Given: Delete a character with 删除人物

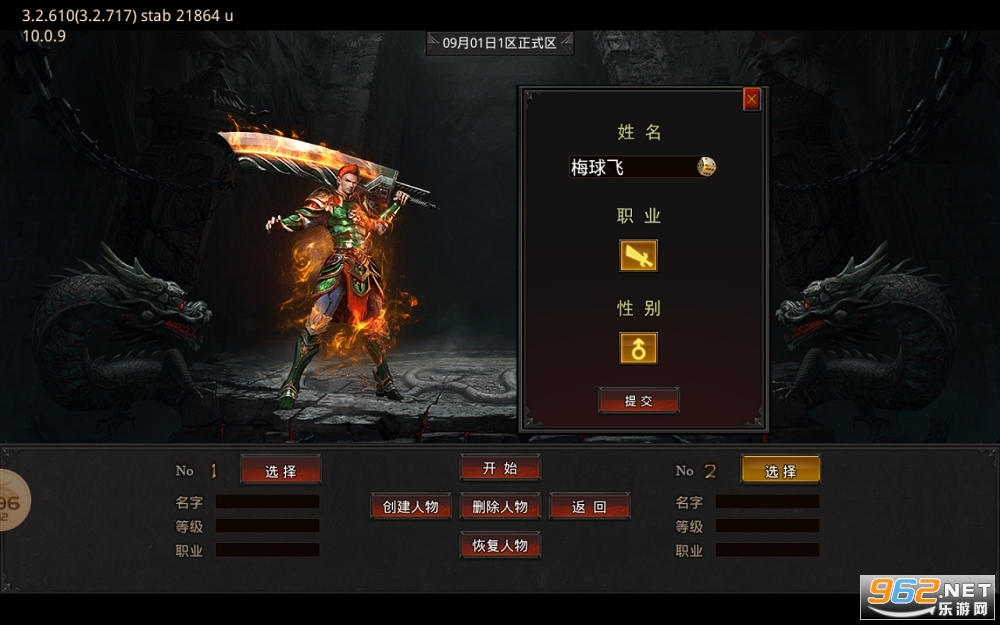Looking at the screenshot, I should pos(500,506).
